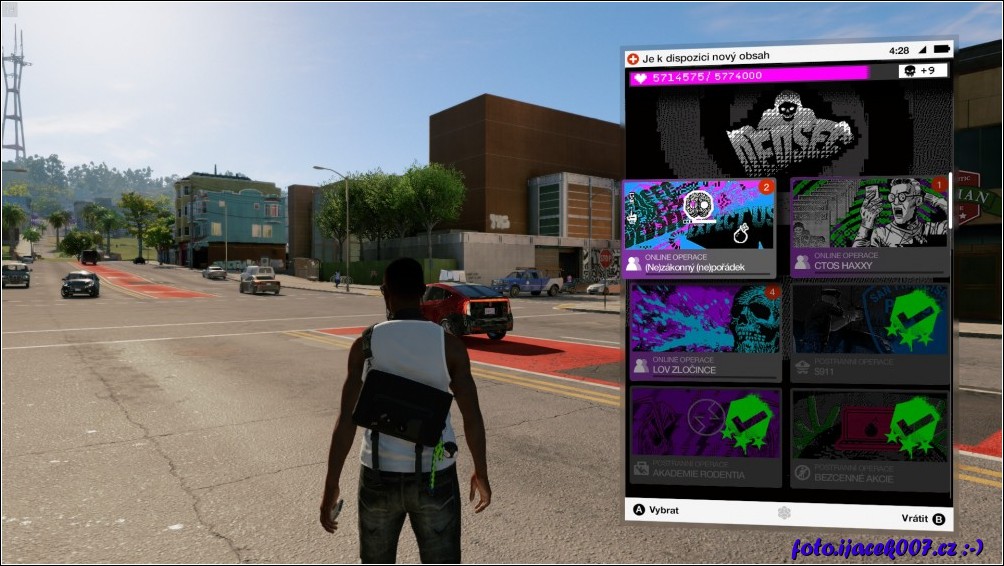Open the (Ne)zákonný (ne)pořádek online operation

(x=701, y=228)
